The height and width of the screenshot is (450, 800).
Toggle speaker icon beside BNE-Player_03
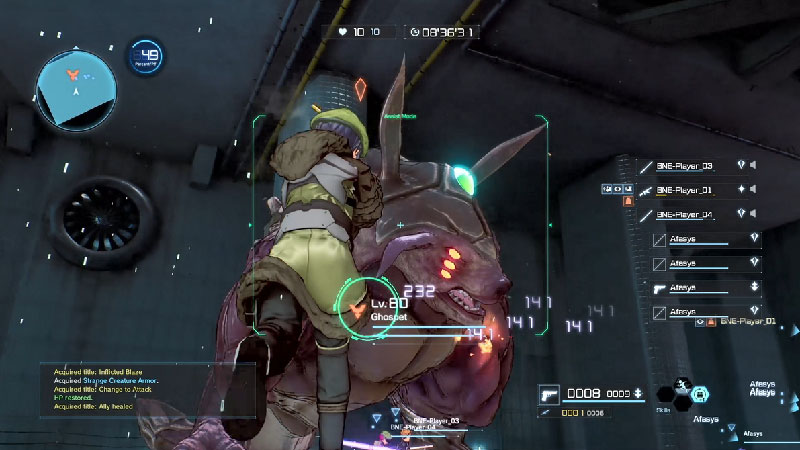pos(754,166)
